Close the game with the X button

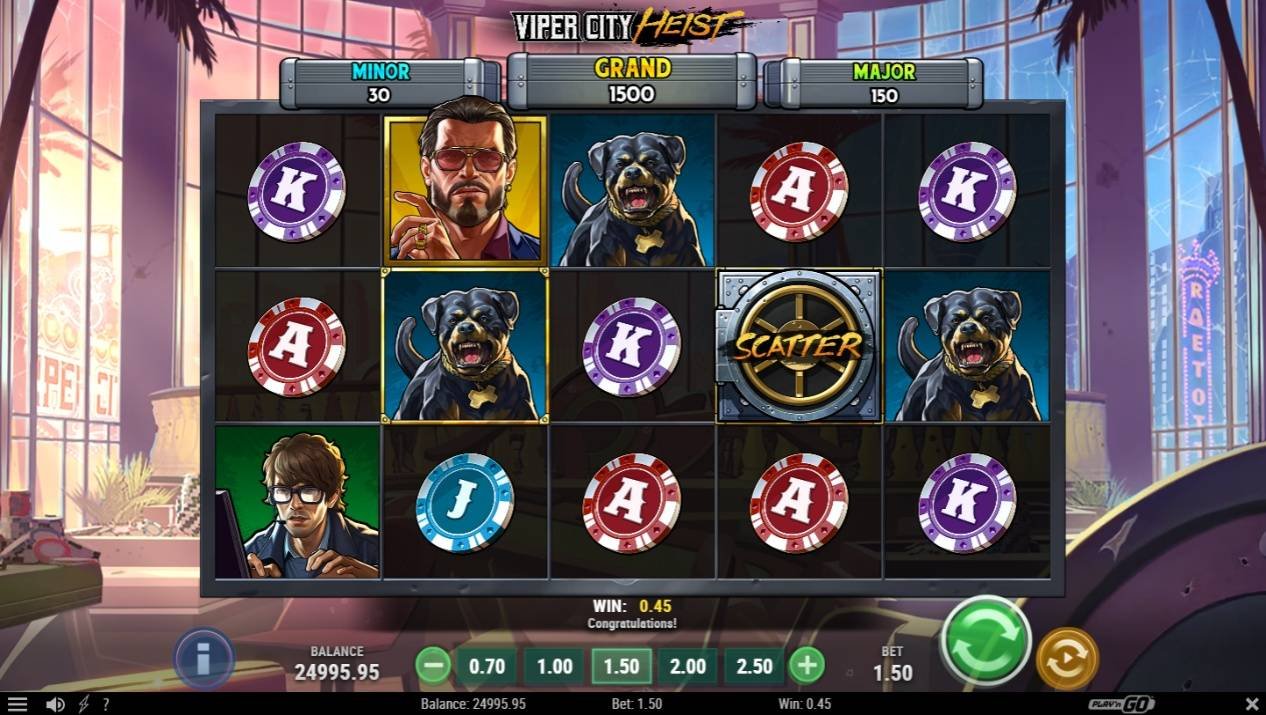coord(1252,704)
